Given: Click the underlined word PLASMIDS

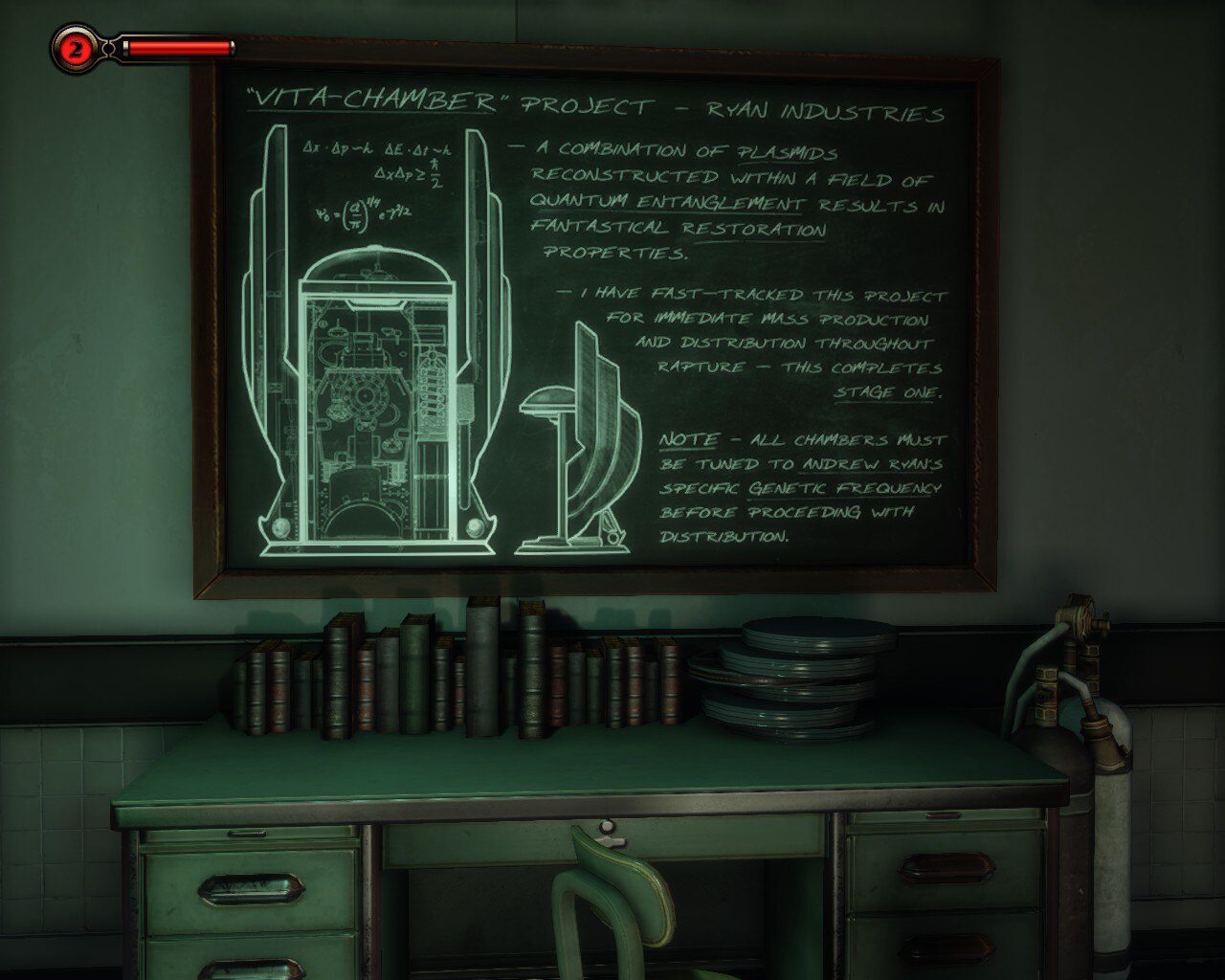Looking at the screenshot, I should [x=785, y=151].
